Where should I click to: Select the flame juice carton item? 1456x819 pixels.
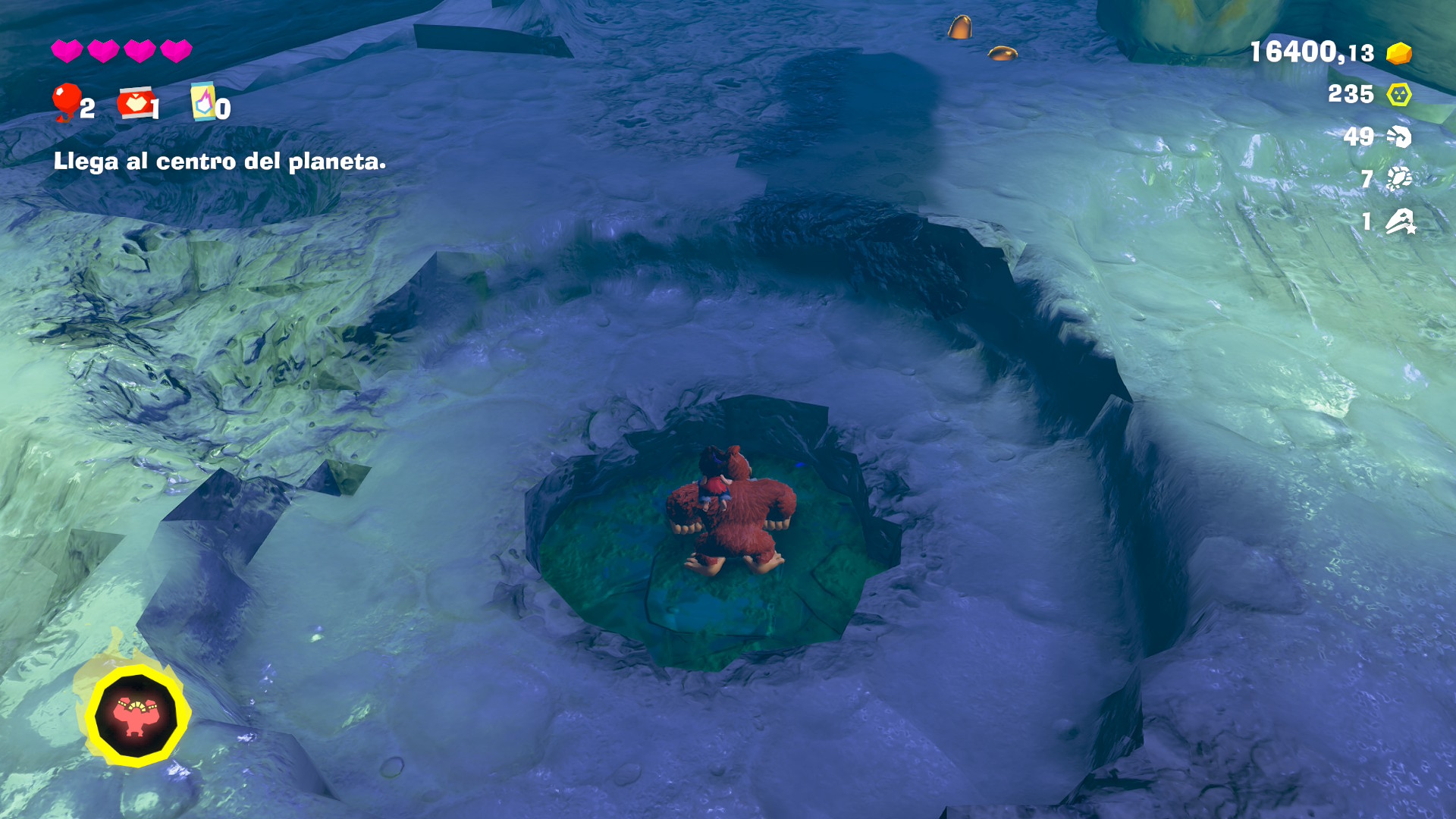(x=202, y=102)
